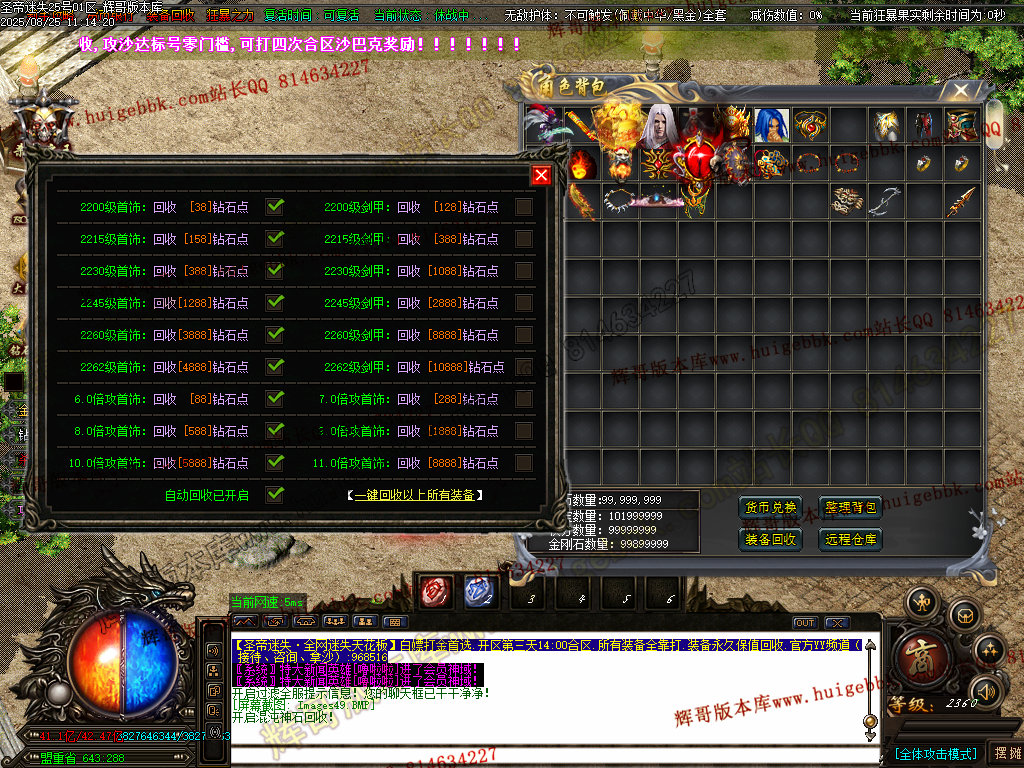Click the 整理背包 sort bag button

pyautogui.click(x=850, y=507)
